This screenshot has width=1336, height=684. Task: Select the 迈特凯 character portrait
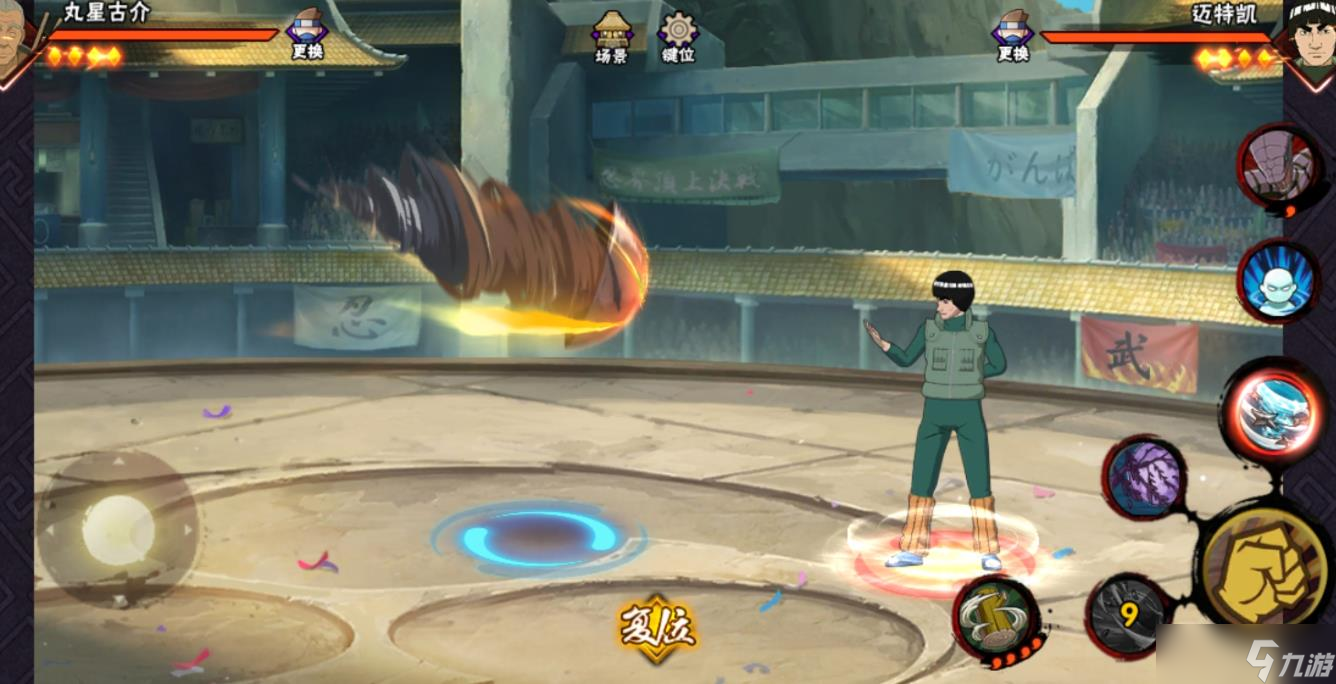(1310, 40)
